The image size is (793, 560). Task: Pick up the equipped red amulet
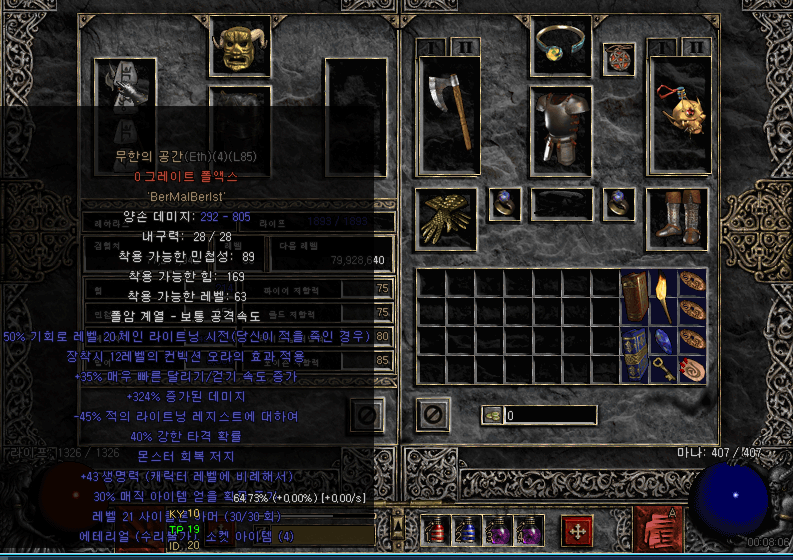[x=619, y=58]
